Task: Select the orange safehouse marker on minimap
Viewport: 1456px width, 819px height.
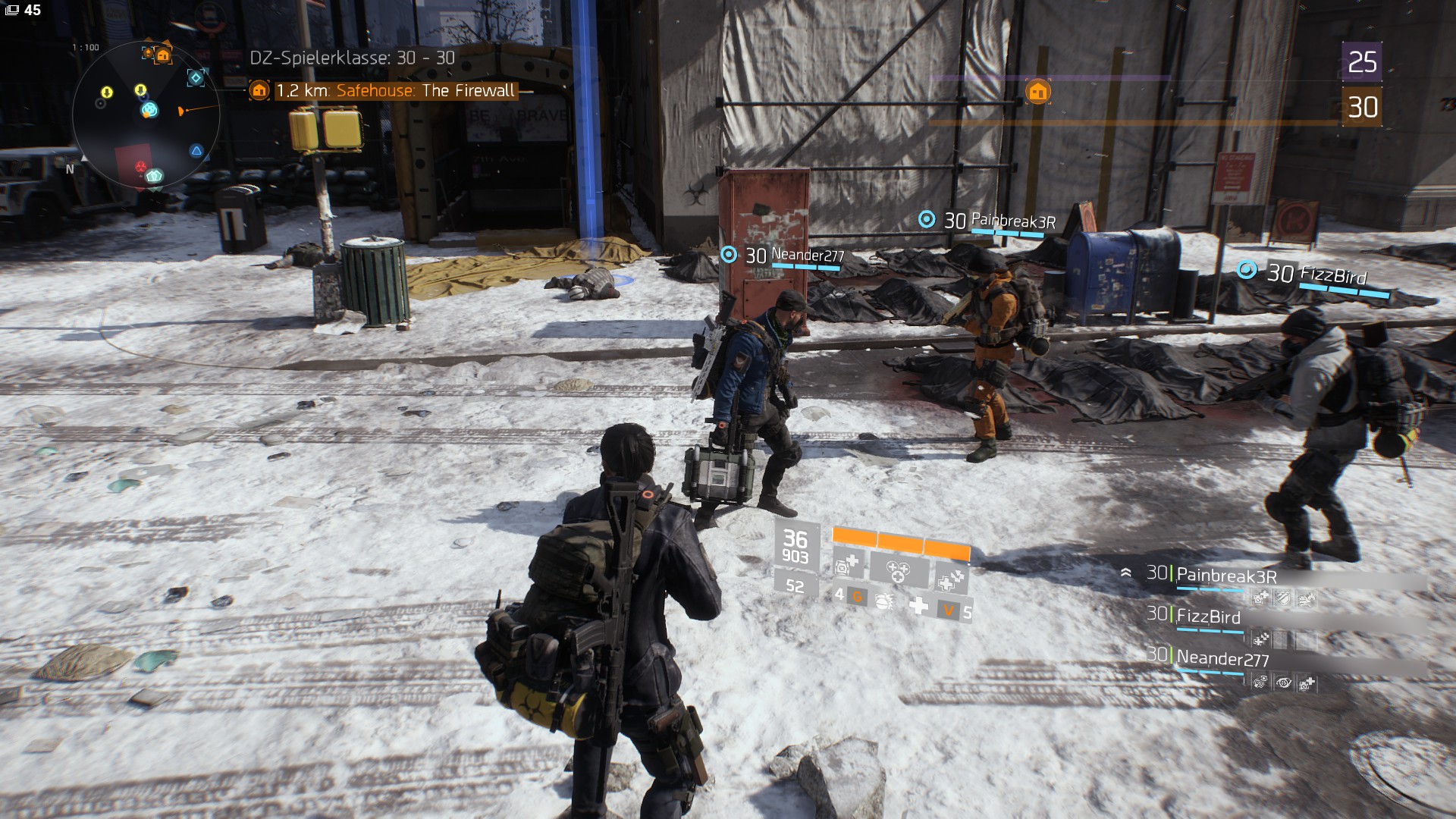Action: point(162,55)
